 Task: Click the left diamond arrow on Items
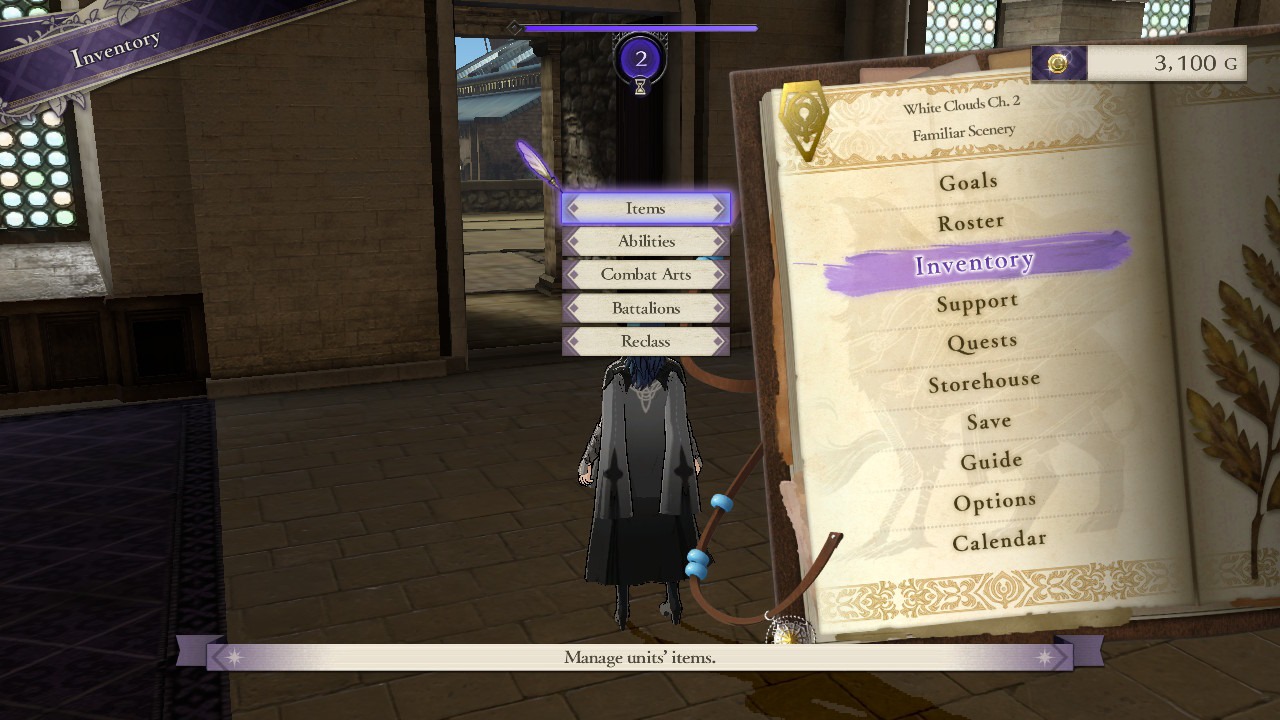pyautogui.click(x=572, y=208)
